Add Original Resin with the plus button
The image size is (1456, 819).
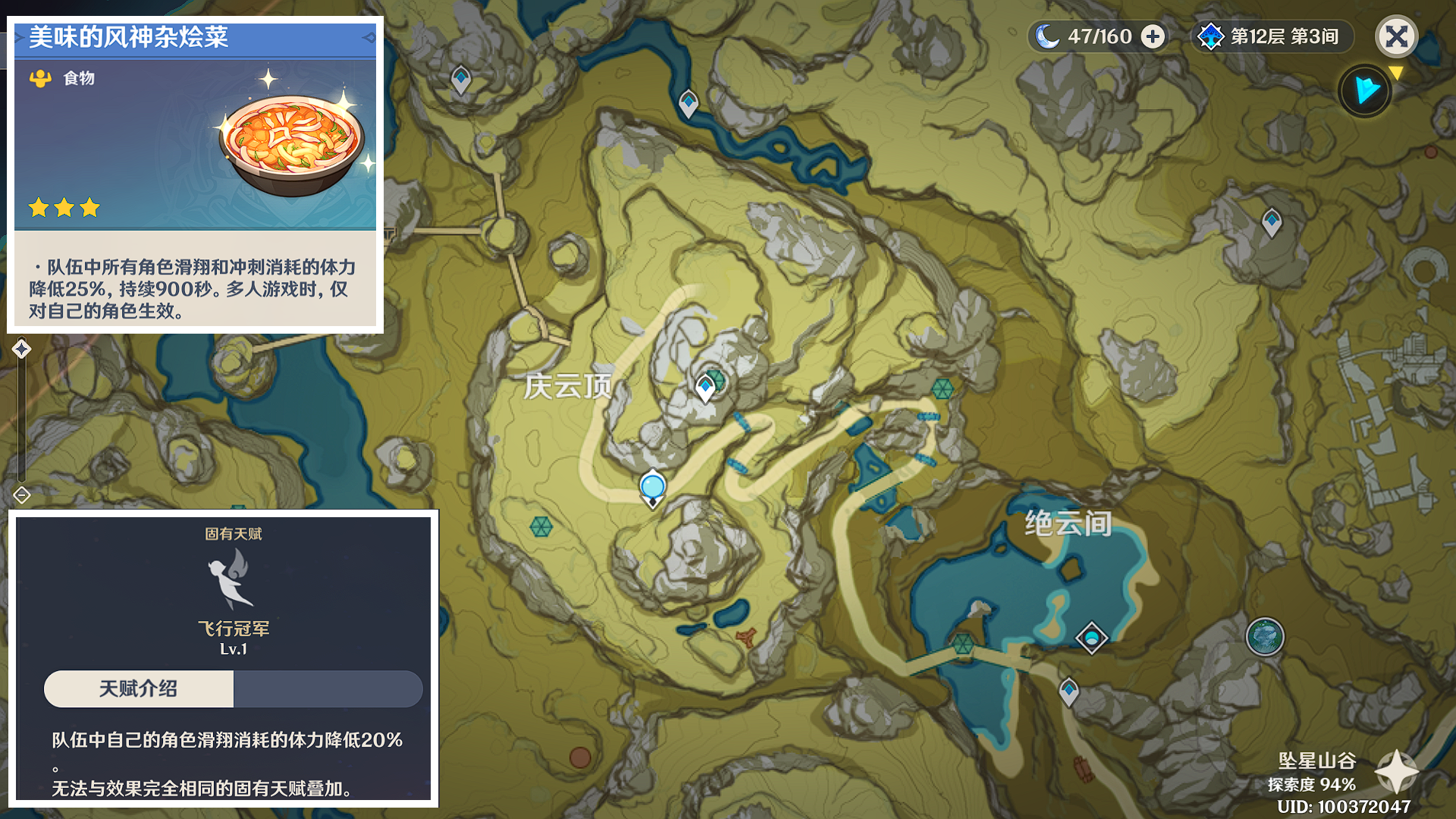(x=1153, y=36)
